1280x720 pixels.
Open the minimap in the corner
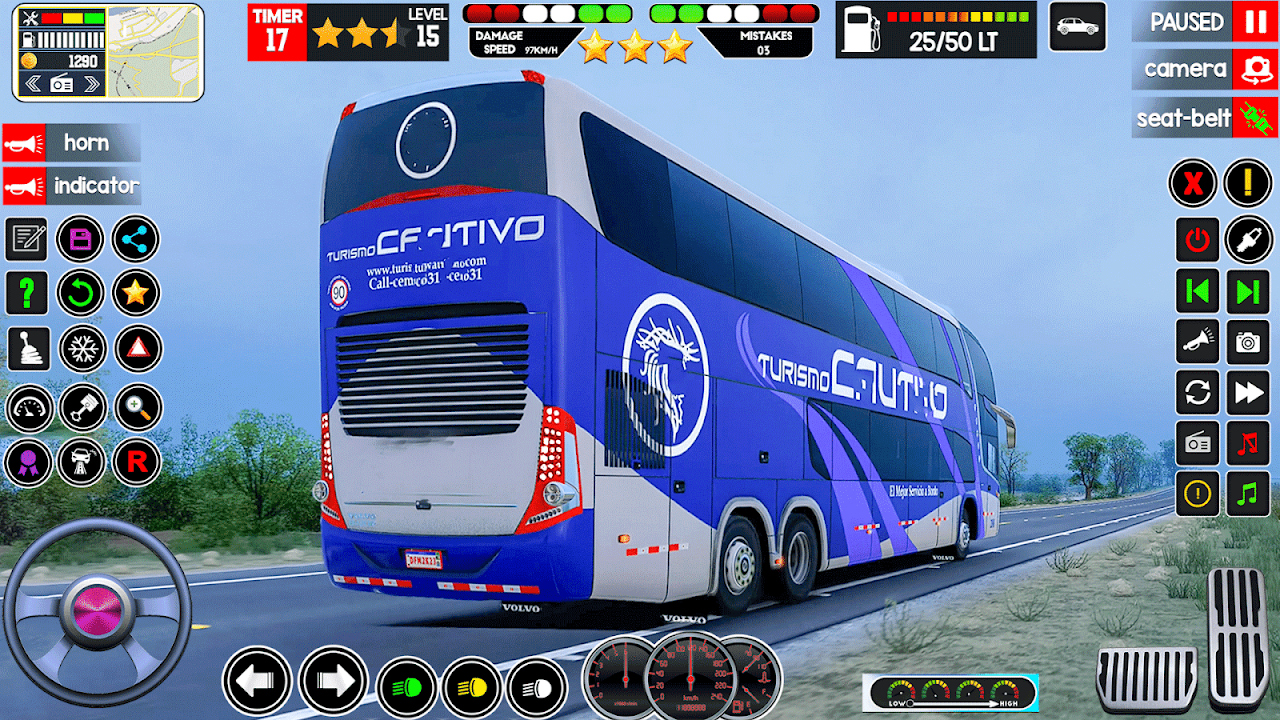(x=154, y=52)
